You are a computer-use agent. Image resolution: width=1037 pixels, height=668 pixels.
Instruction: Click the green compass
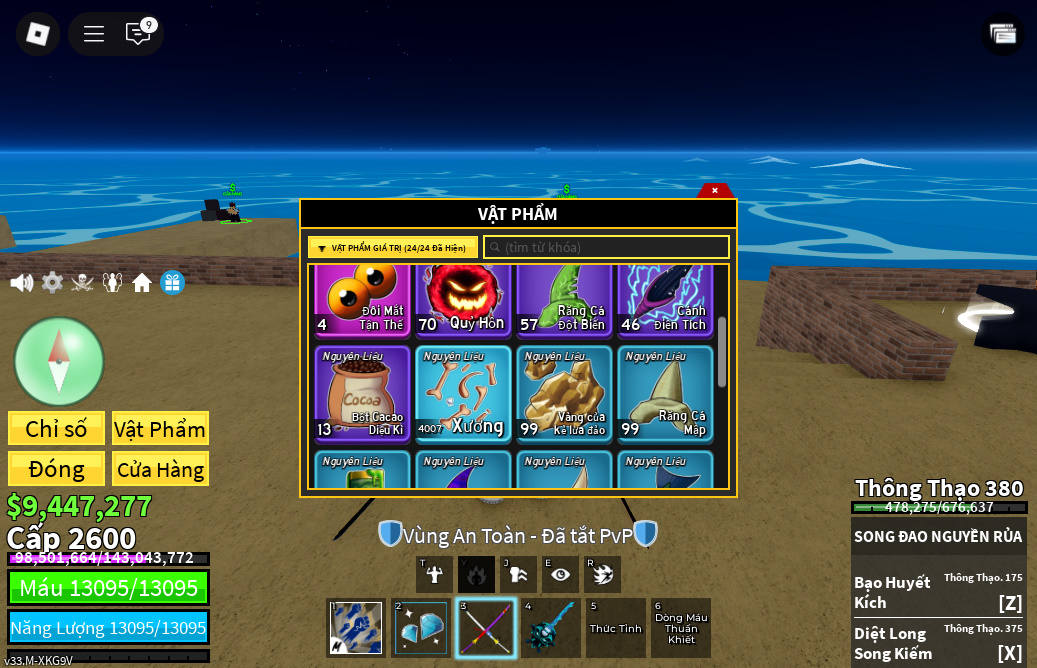pyautogui.click(x=59, y=361)
